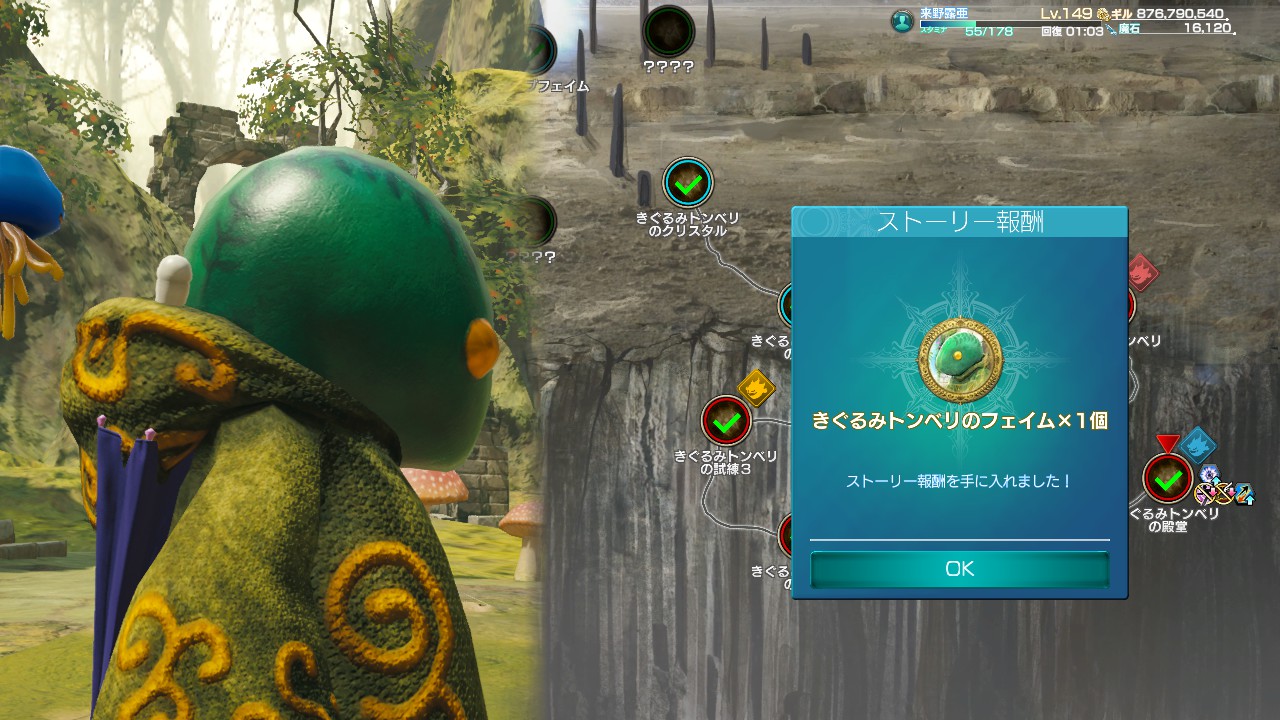
Task: Select the きぐるみトンベリの試練3 map node
Action: point(727,421)
